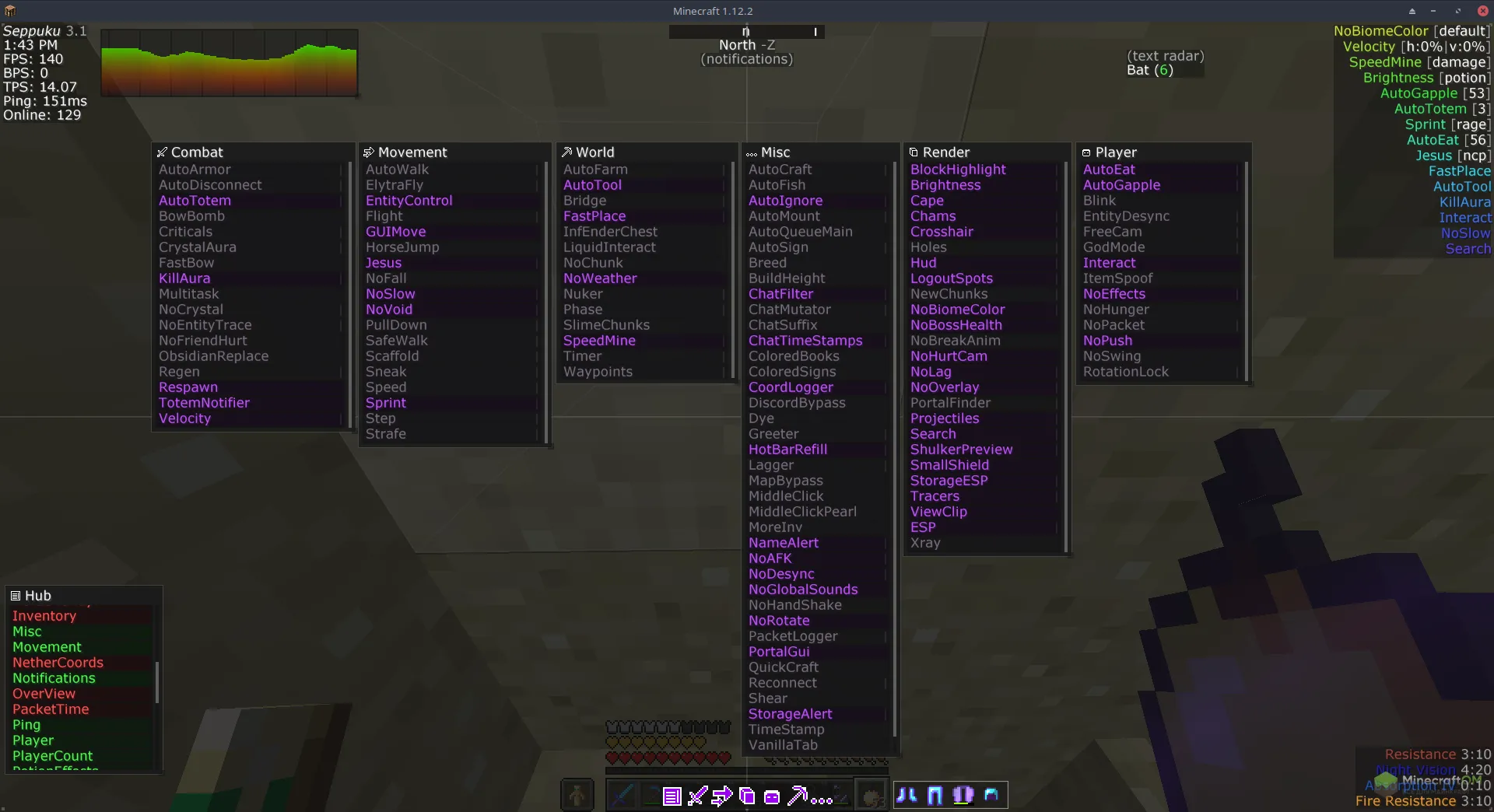Screen dimensions: 1494x812
Task: Enable the ElytraFly module
Action: tap(395, 185)
